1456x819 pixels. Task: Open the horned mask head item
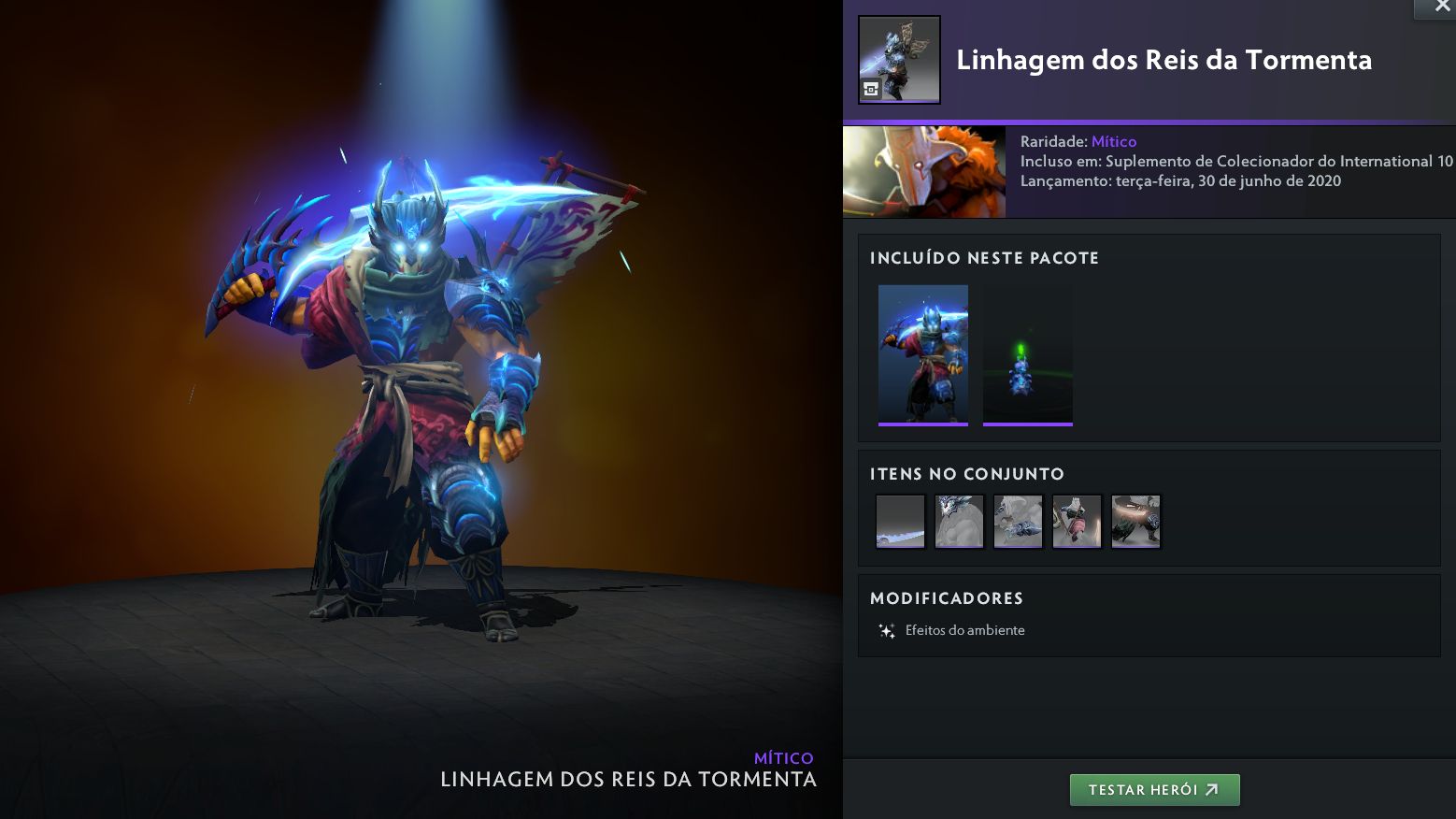click(959, 522)
